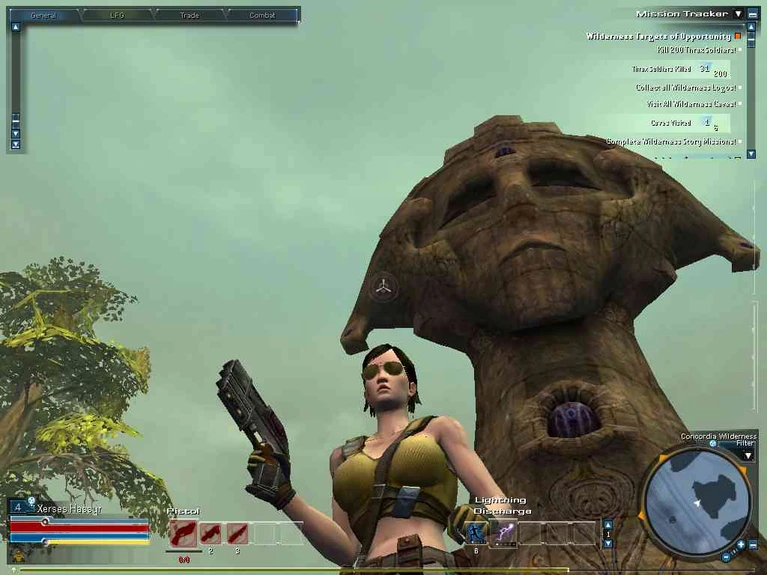The width and height of the screenshot is (767, 575).
Task: Activate the Lightning Discharge ability
Action: 507,533
